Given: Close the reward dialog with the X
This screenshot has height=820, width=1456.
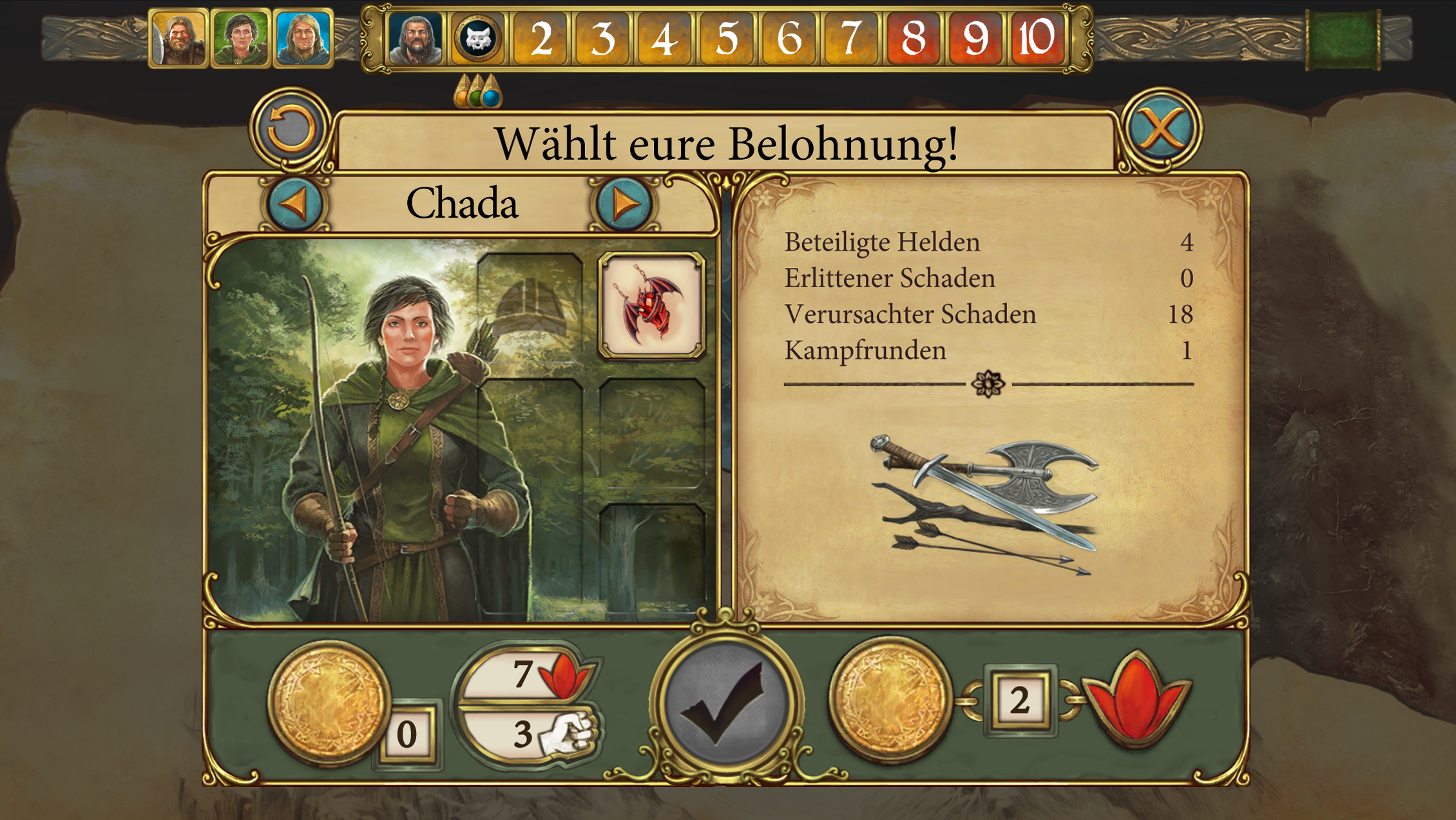Looking at the screenshot, I should point(1161,129).
